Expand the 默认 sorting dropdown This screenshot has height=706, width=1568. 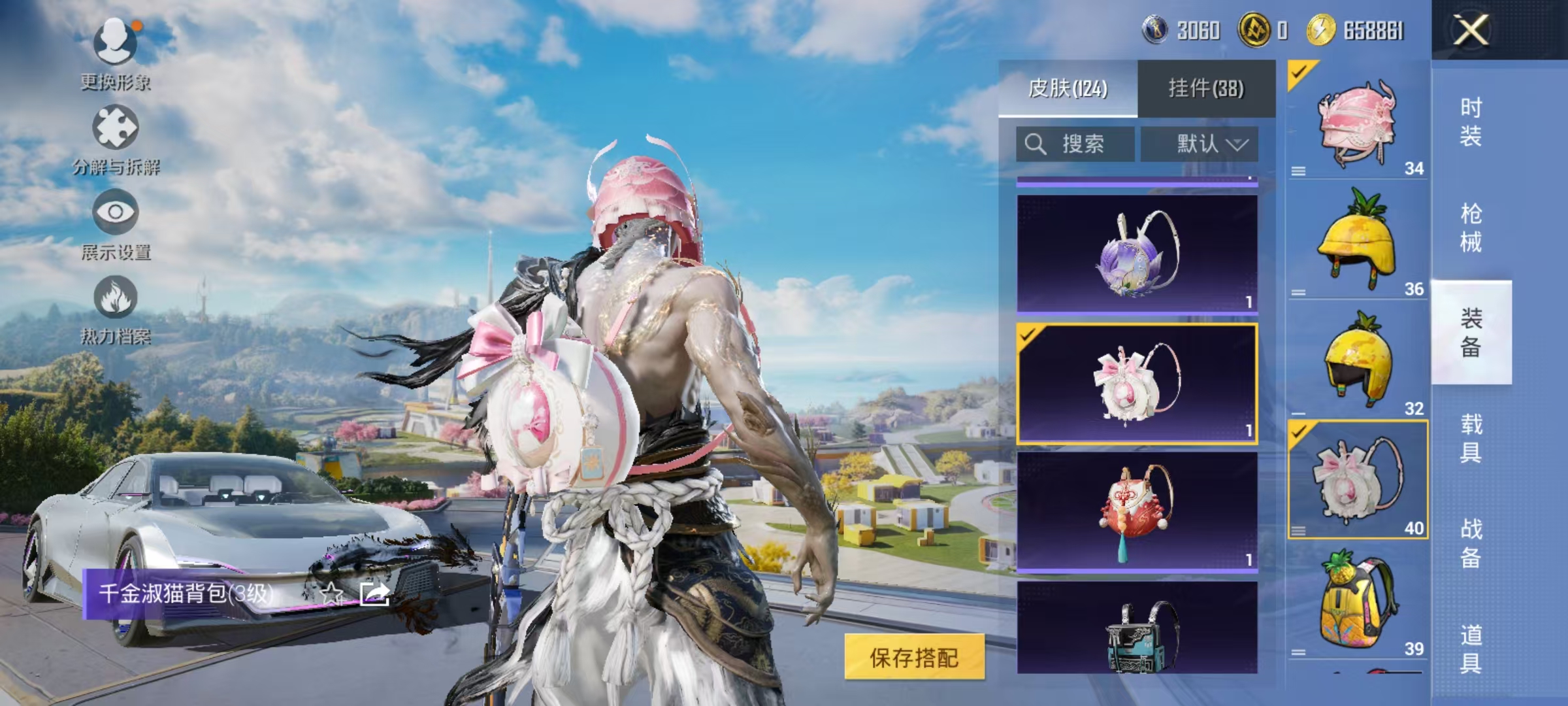(x=1204, y=144)
